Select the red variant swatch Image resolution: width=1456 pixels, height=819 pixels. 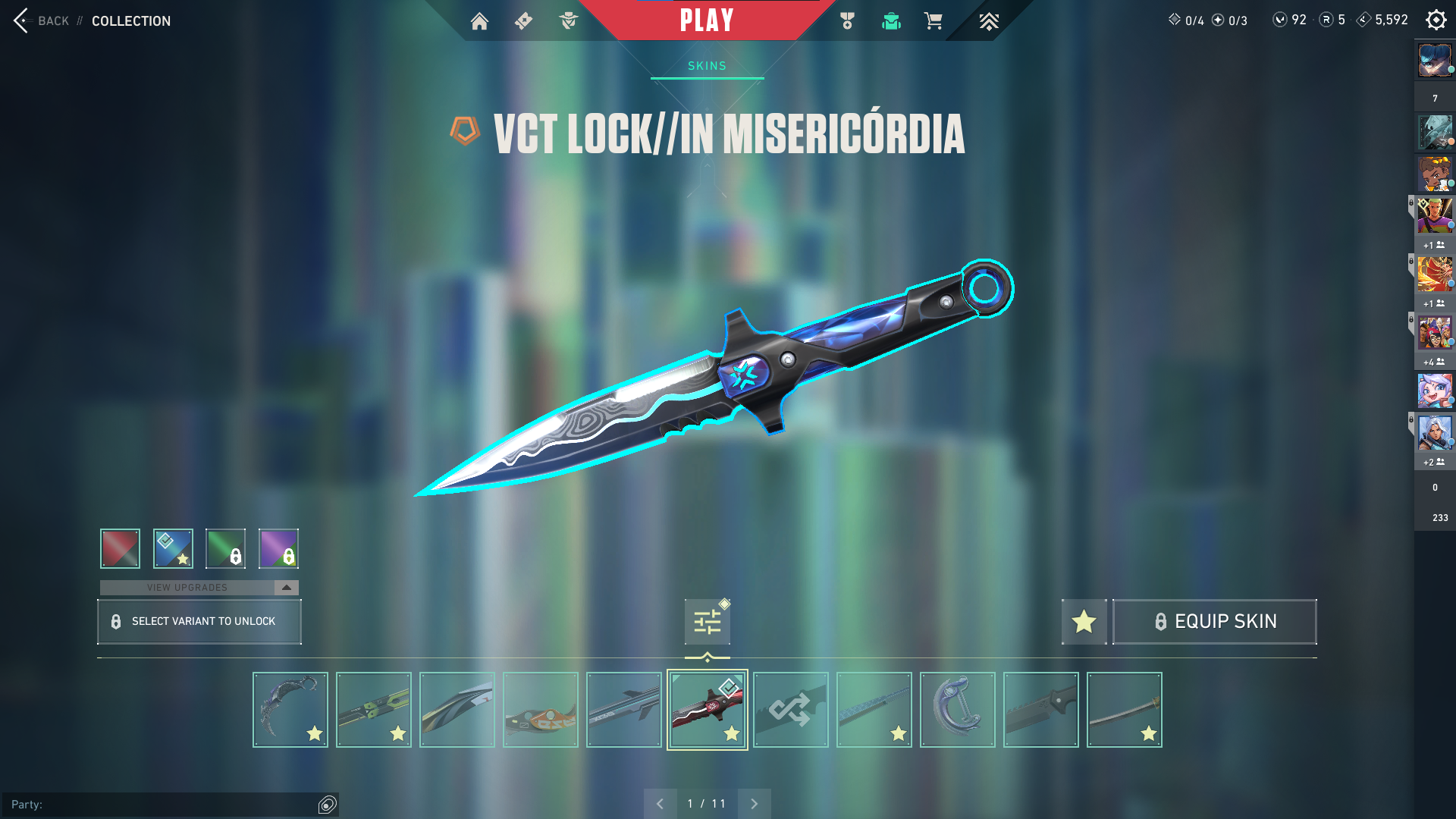coord(120,548)
